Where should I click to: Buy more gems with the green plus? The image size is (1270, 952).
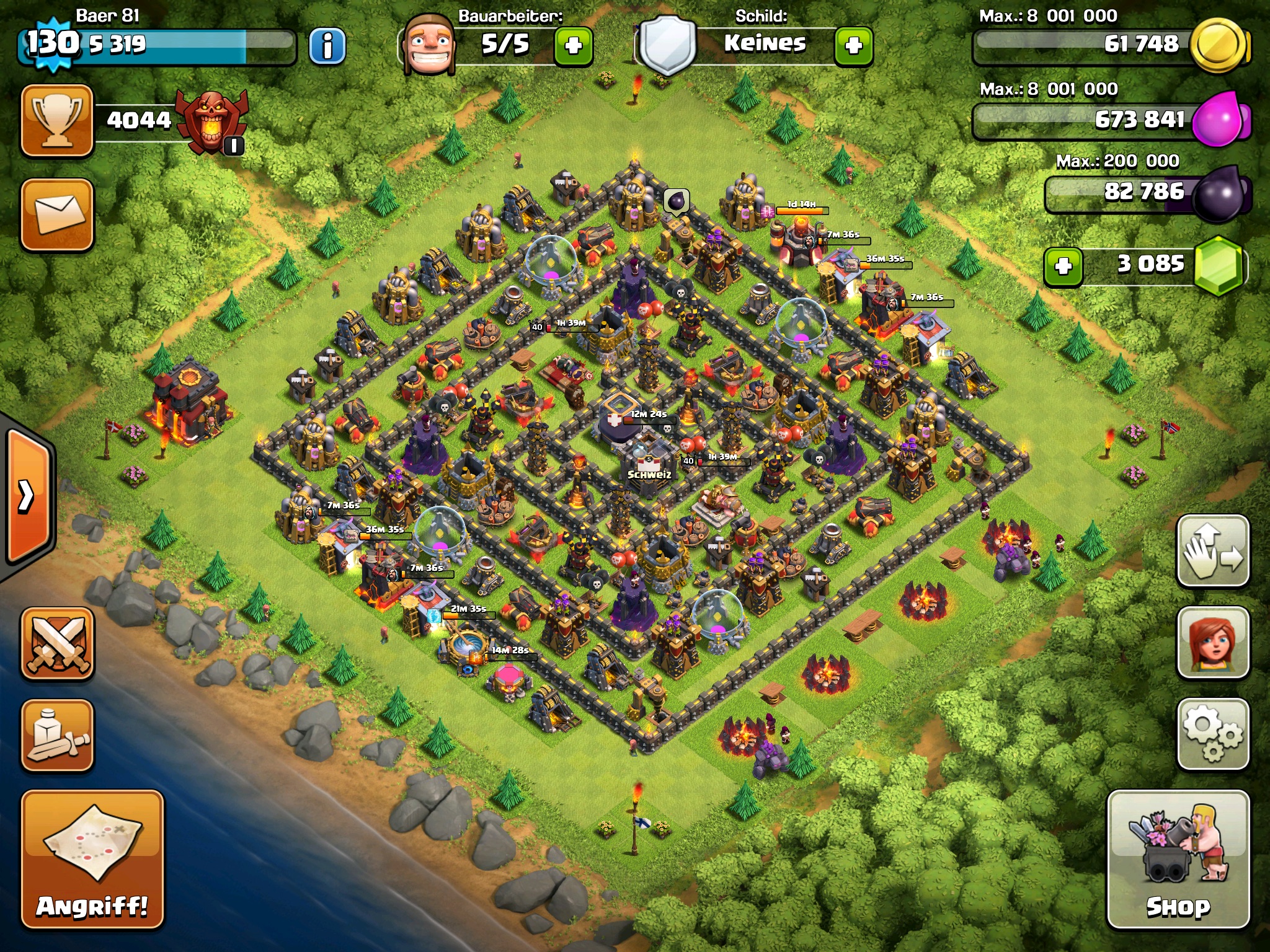click(x=1063, y=267)
